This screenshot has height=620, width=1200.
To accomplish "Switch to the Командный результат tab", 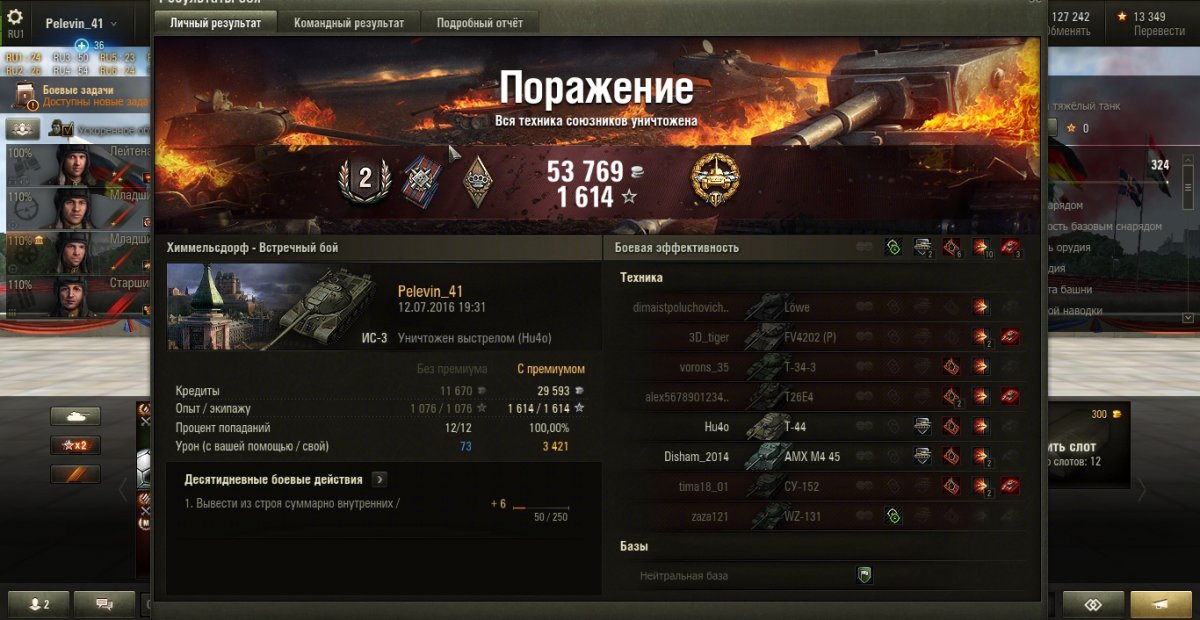I will pyautogui.click(x=349, y=23).
